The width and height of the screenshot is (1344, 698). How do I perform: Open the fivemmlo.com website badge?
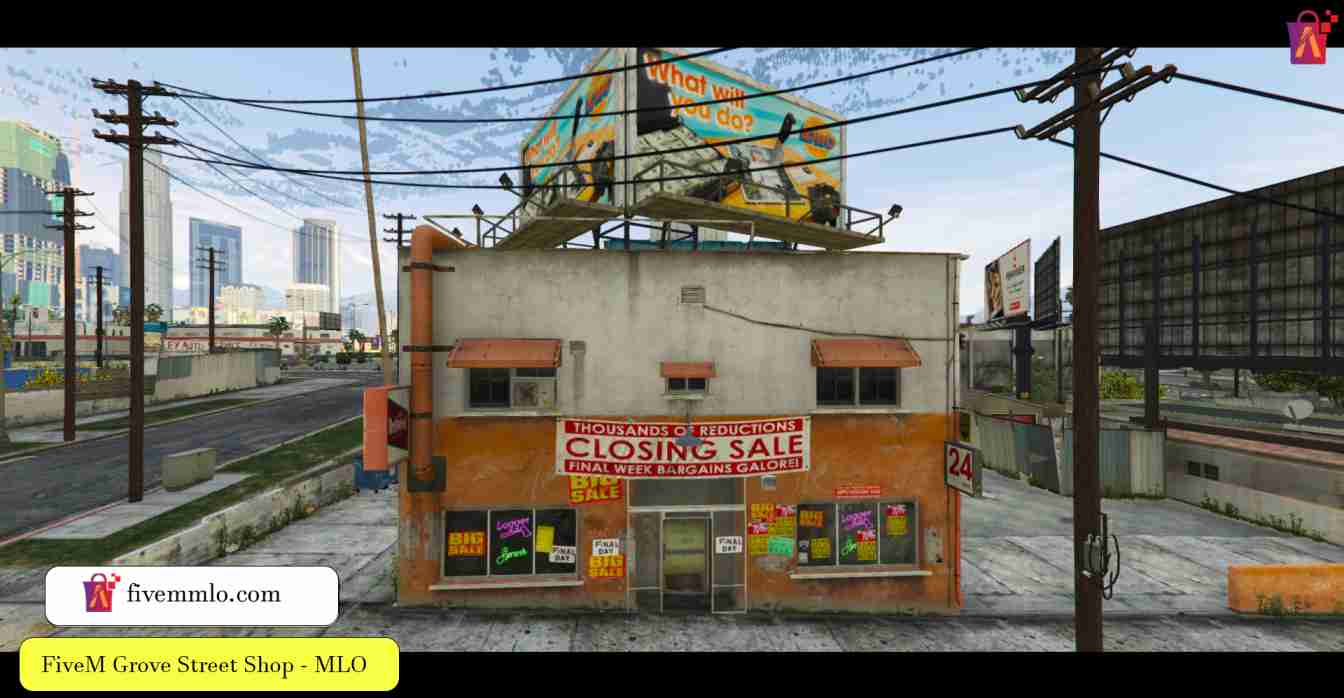[x=192, y=595]
